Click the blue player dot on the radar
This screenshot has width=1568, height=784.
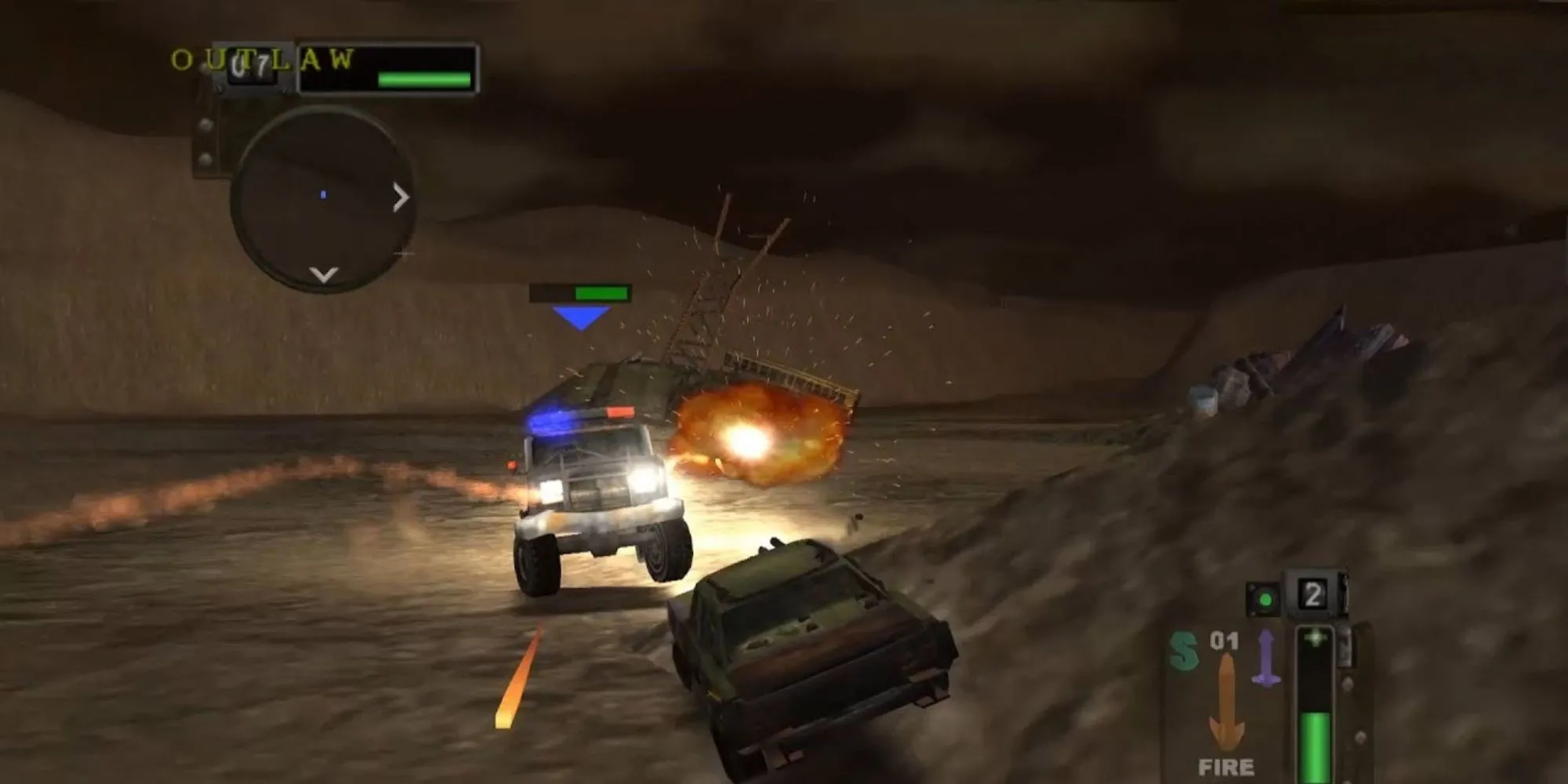click(323, 194)
